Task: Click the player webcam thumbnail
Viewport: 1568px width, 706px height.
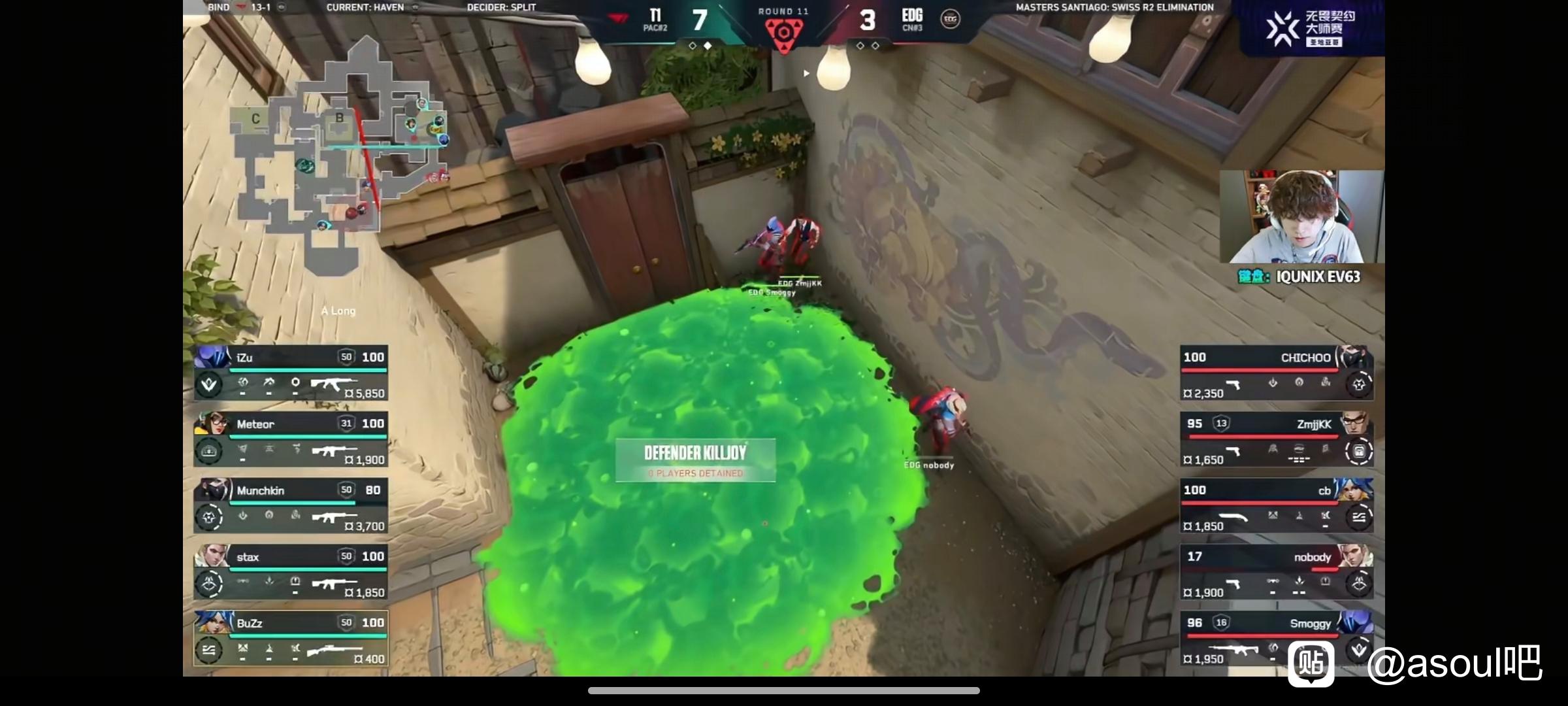Action: 1301,217
